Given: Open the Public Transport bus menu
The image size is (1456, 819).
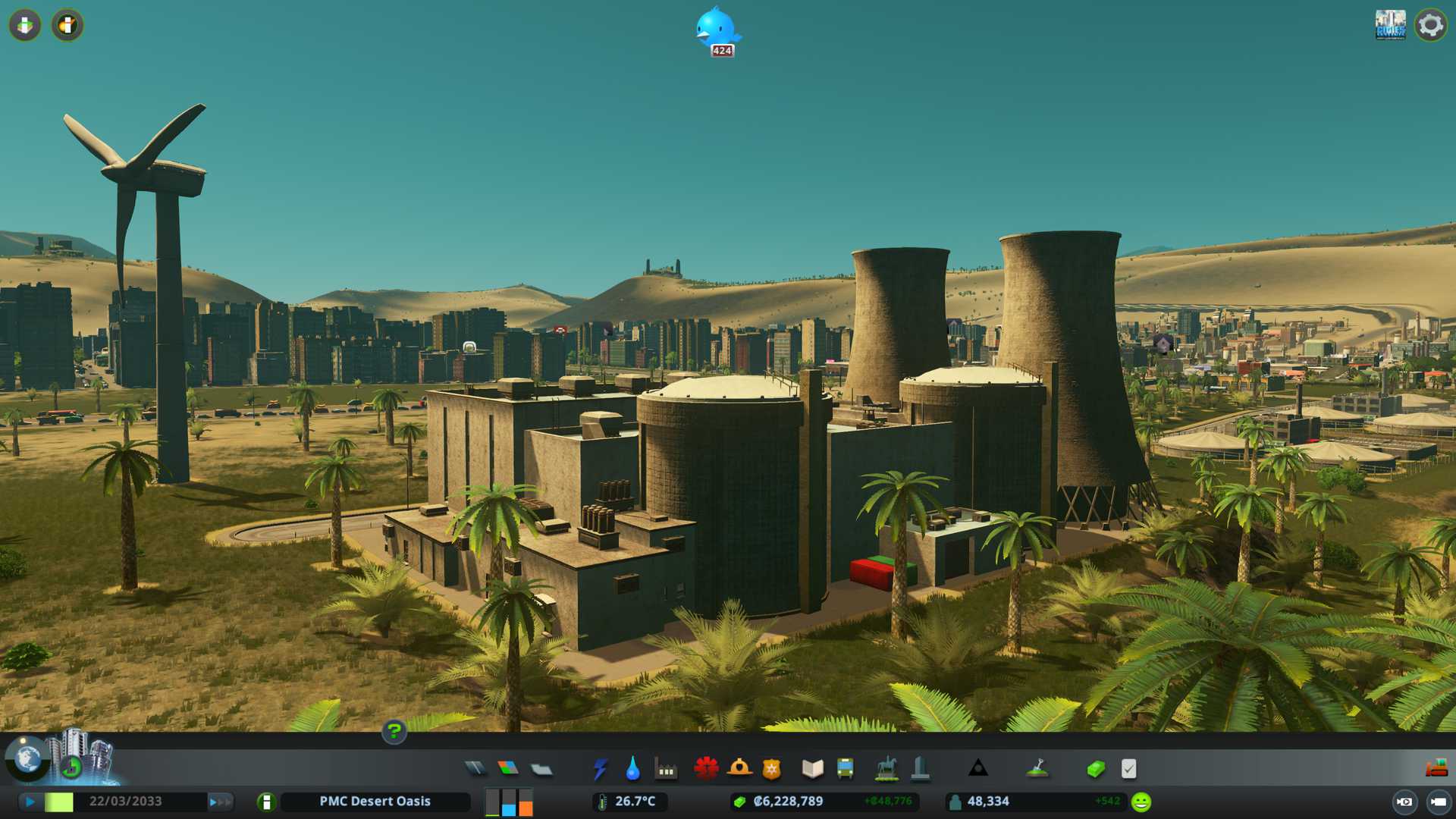Looking at the screenshot, I should point(845,769).
